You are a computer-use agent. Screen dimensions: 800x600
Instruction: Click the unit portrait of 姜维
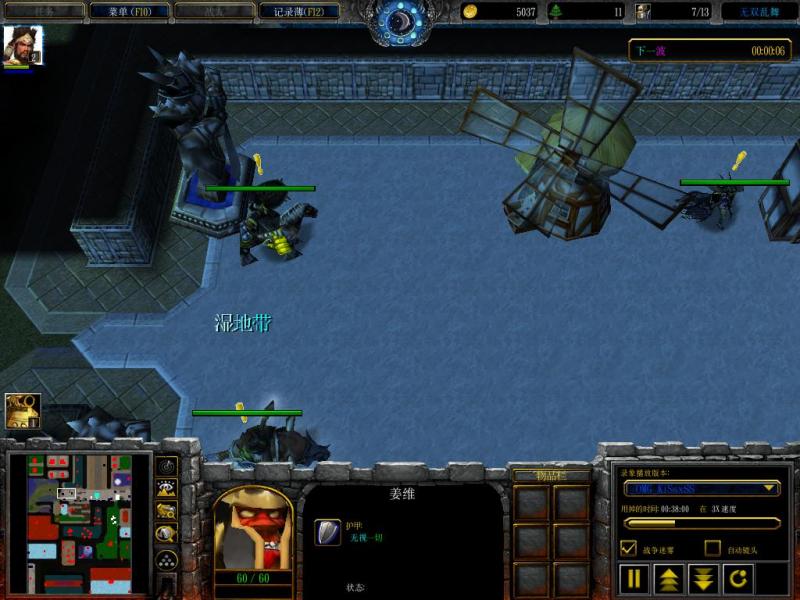click(x=252, y=531)
